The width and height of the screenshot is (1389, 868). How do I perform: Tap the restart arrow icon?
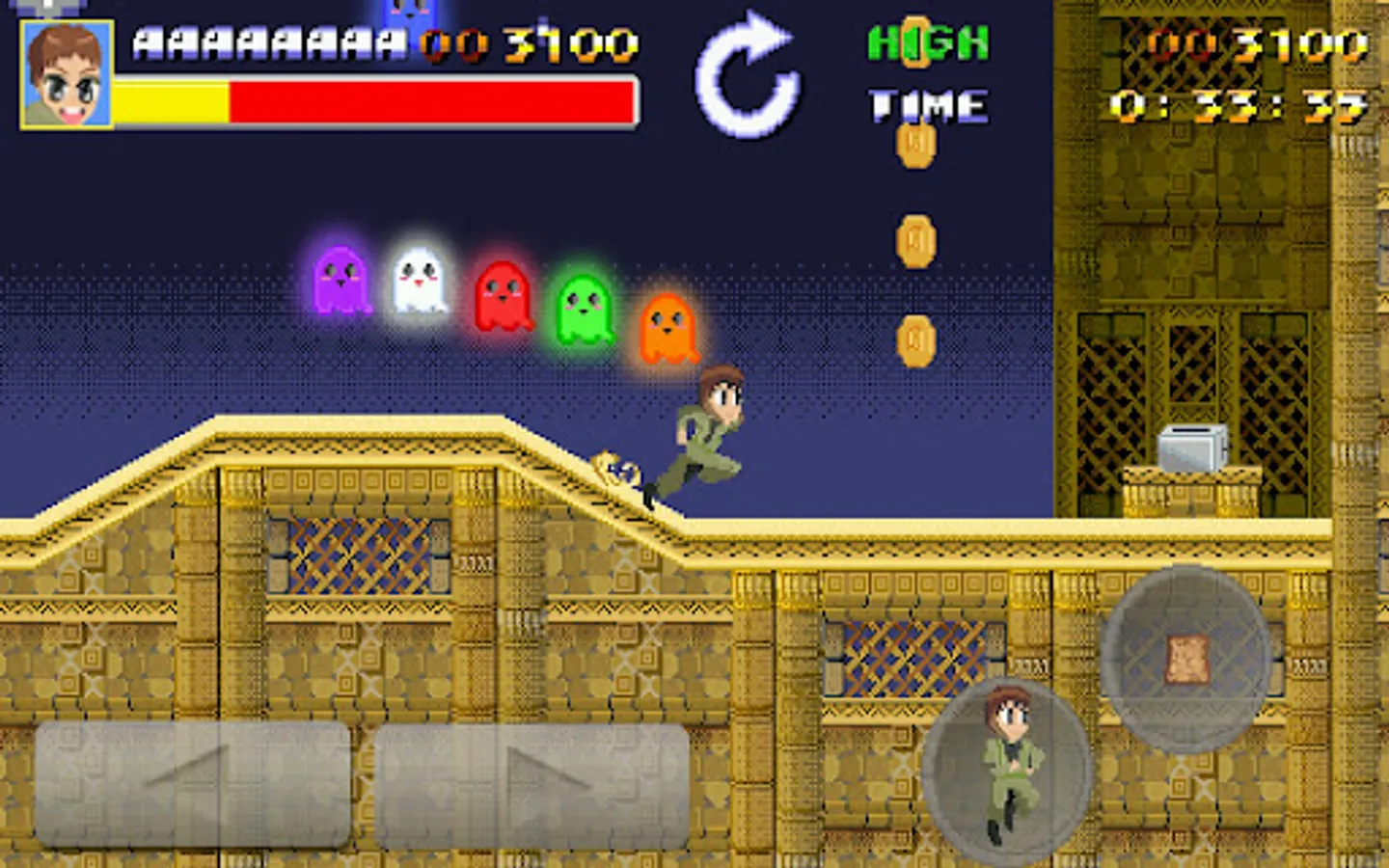745,72
